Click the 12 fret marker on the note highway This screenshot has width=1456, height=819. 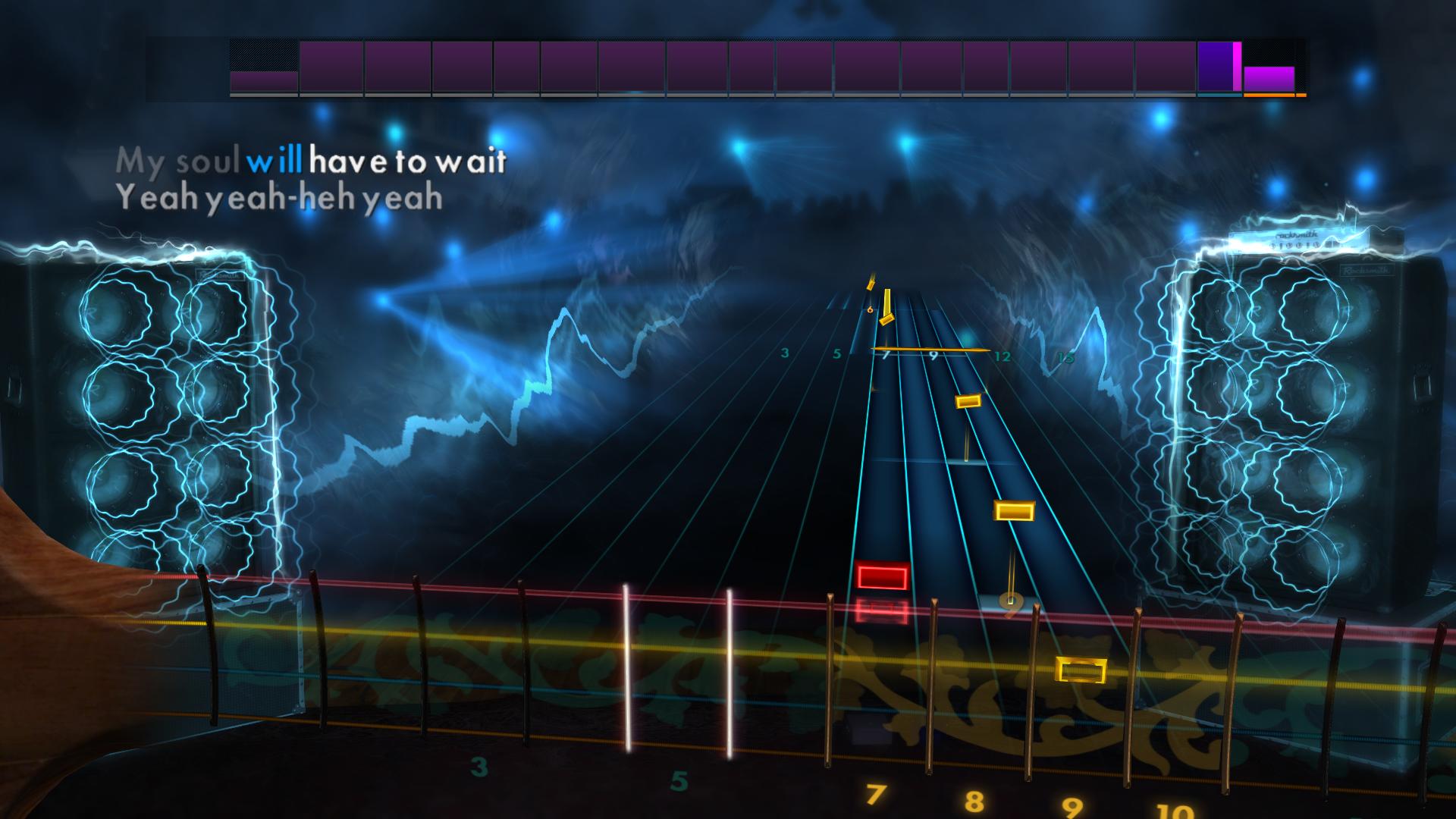1003,355
